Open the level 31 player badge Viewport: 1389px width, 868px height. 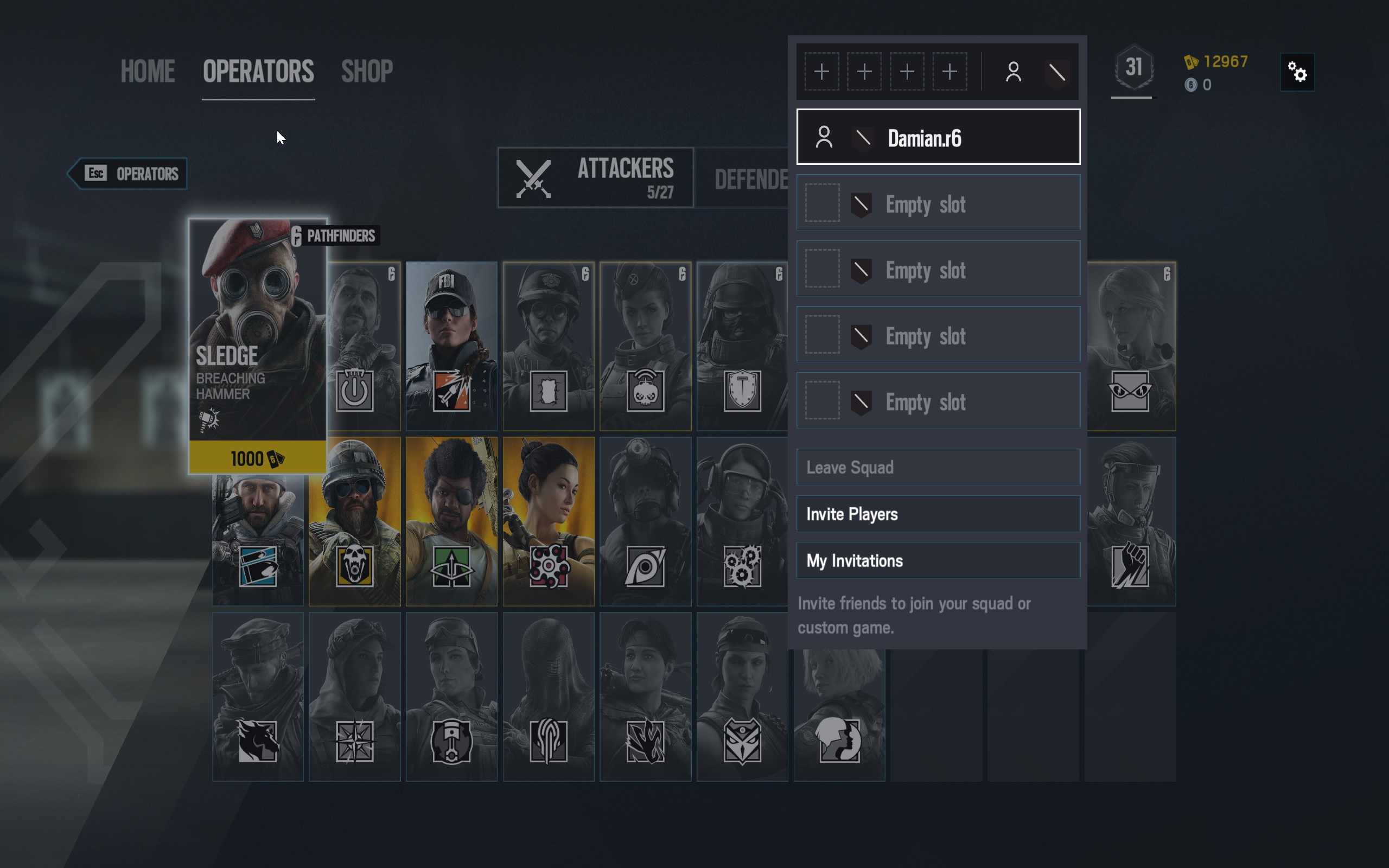(x=1132, y=69)
